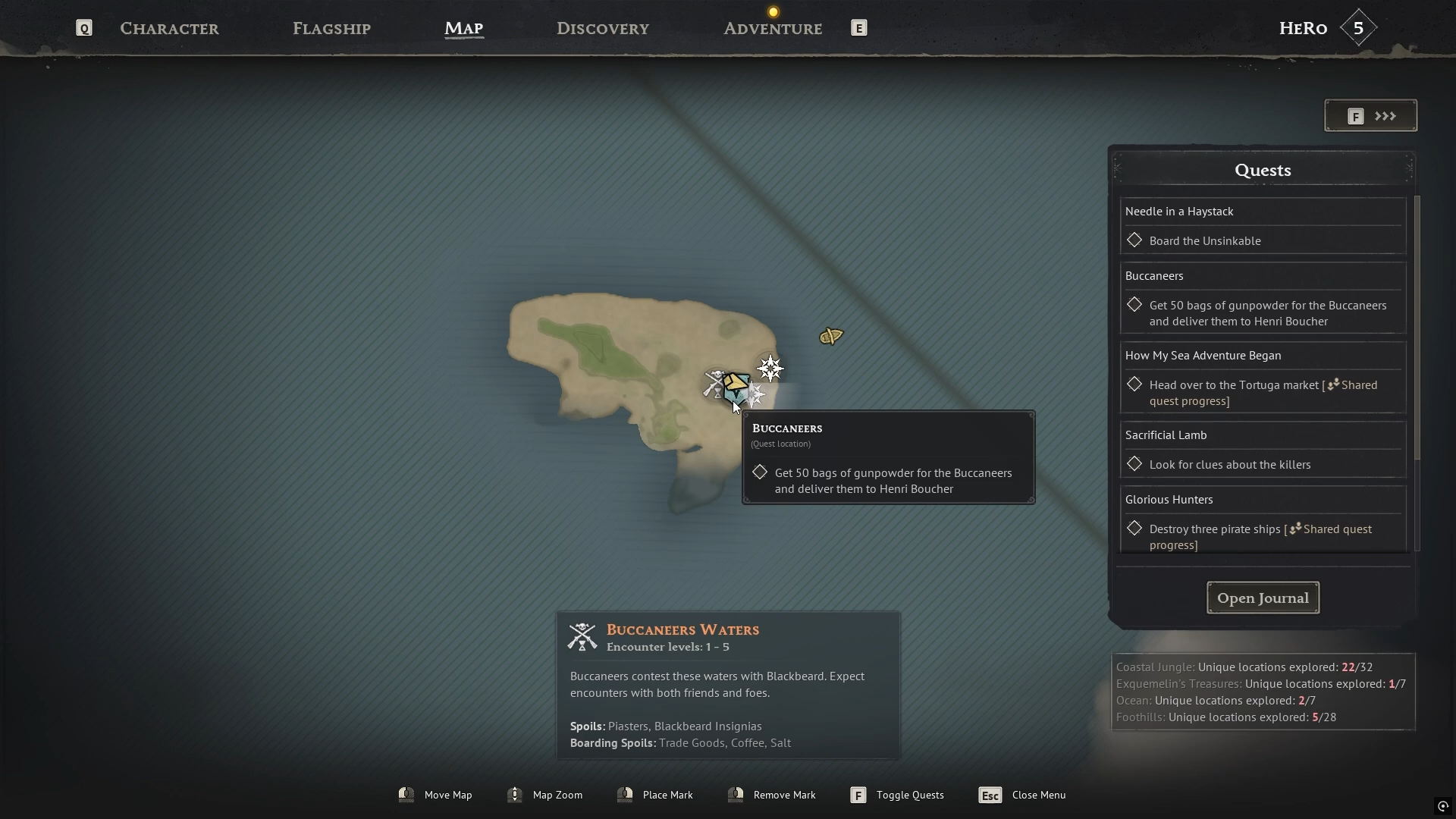Open the quest Journal
Image resolution: width=1456 pixels, height=819 pixels.
[x=1263, y=598]
